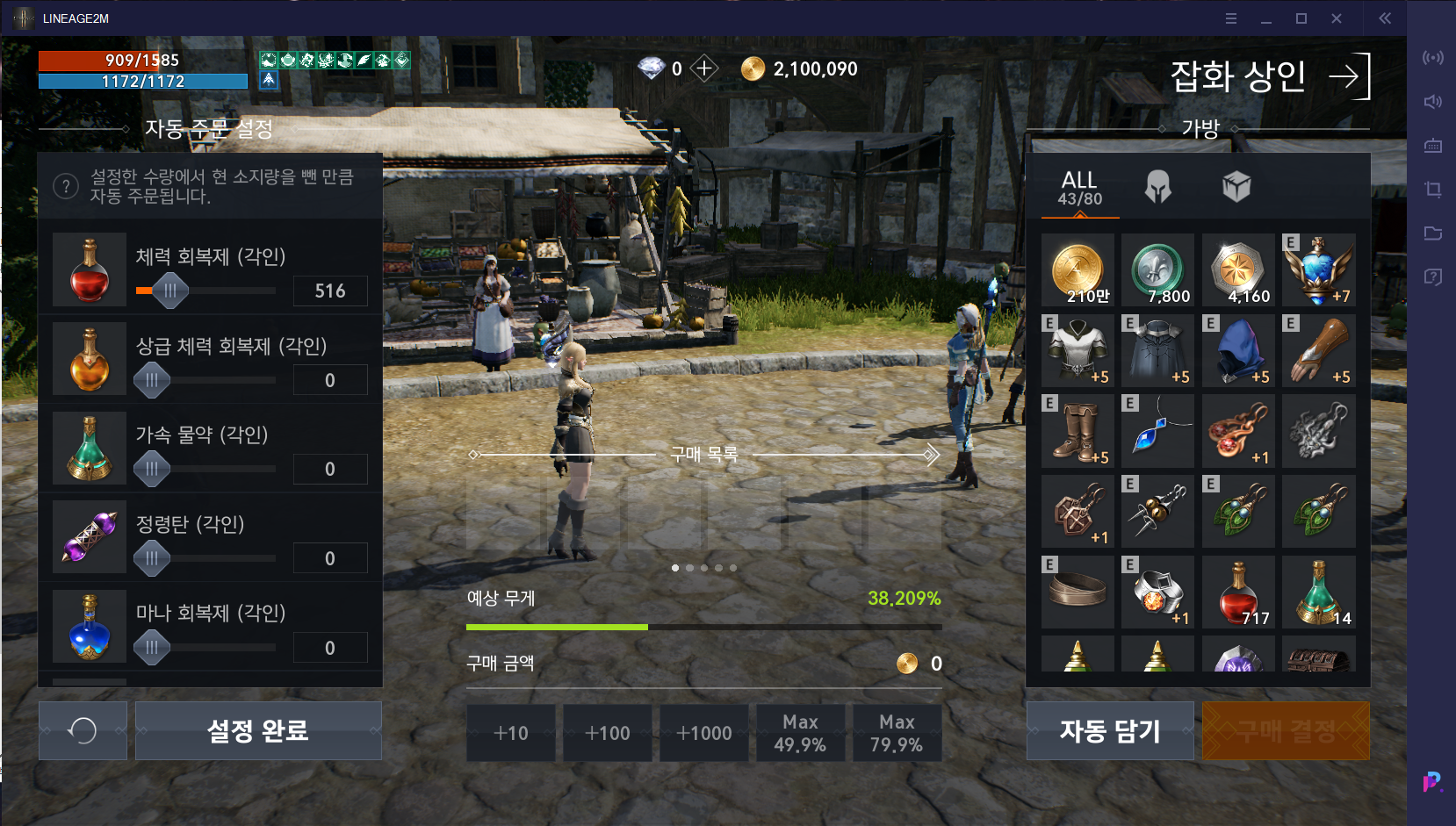Click the 가속 물약 slider handle
This screenshot has width=1456, height=826.
pos(152,469)
